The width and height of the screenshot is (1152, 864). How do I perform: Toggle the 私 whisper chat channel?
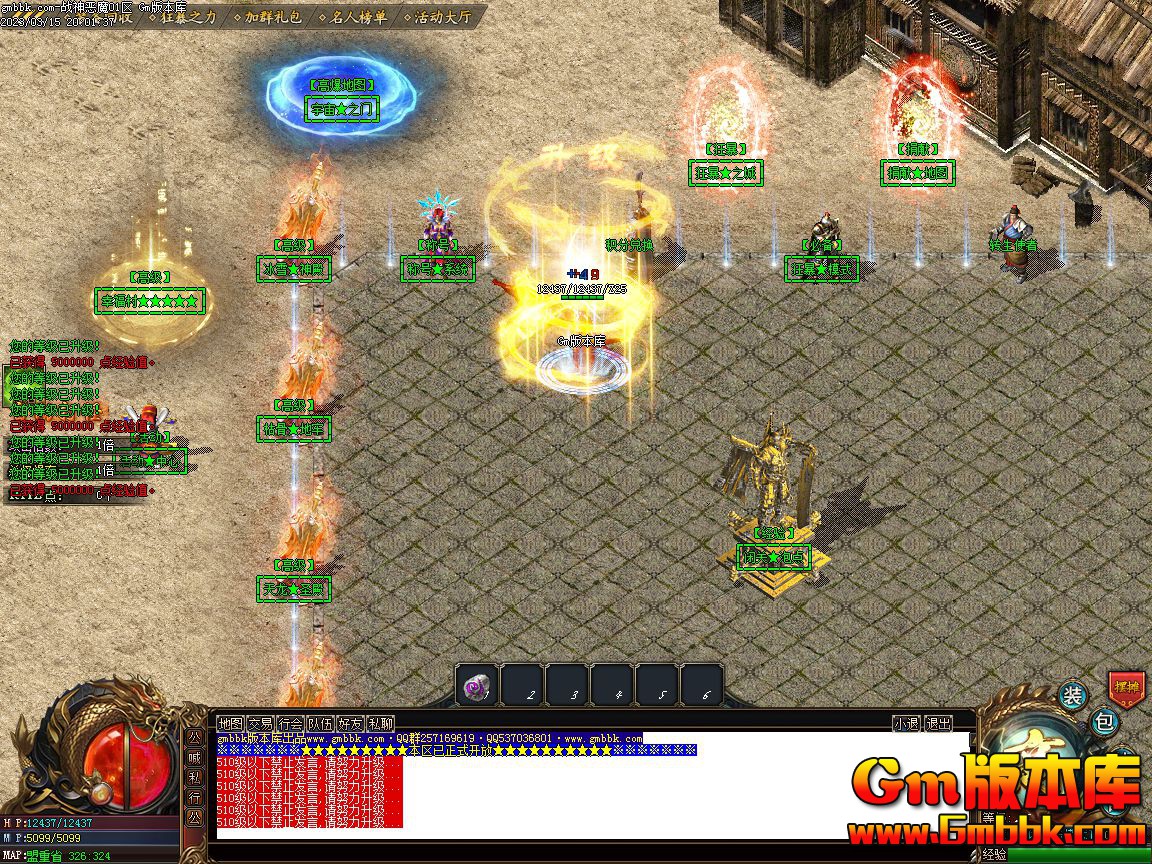tap(195, 777)
